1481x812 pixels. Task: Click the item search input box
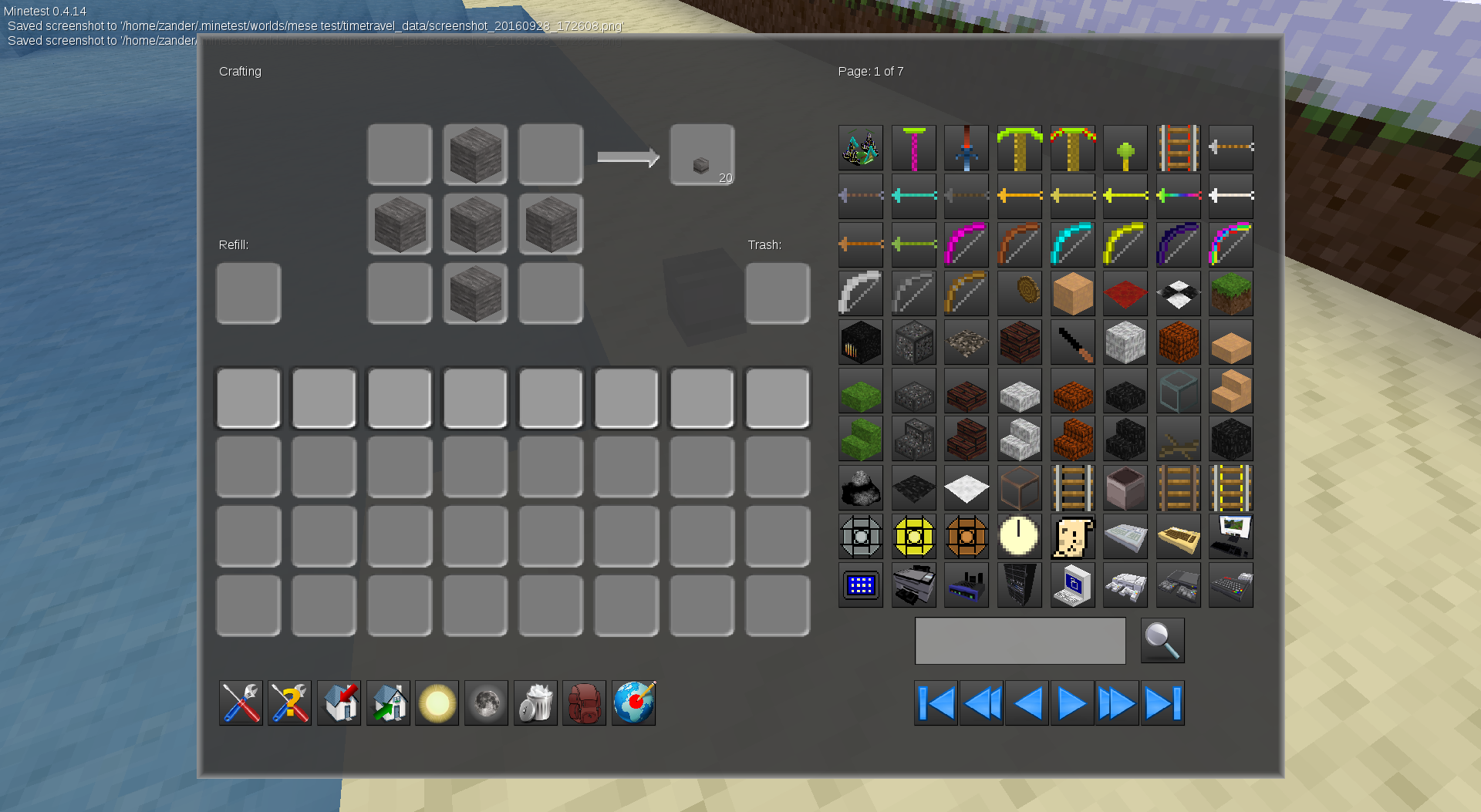point(1020,640)
